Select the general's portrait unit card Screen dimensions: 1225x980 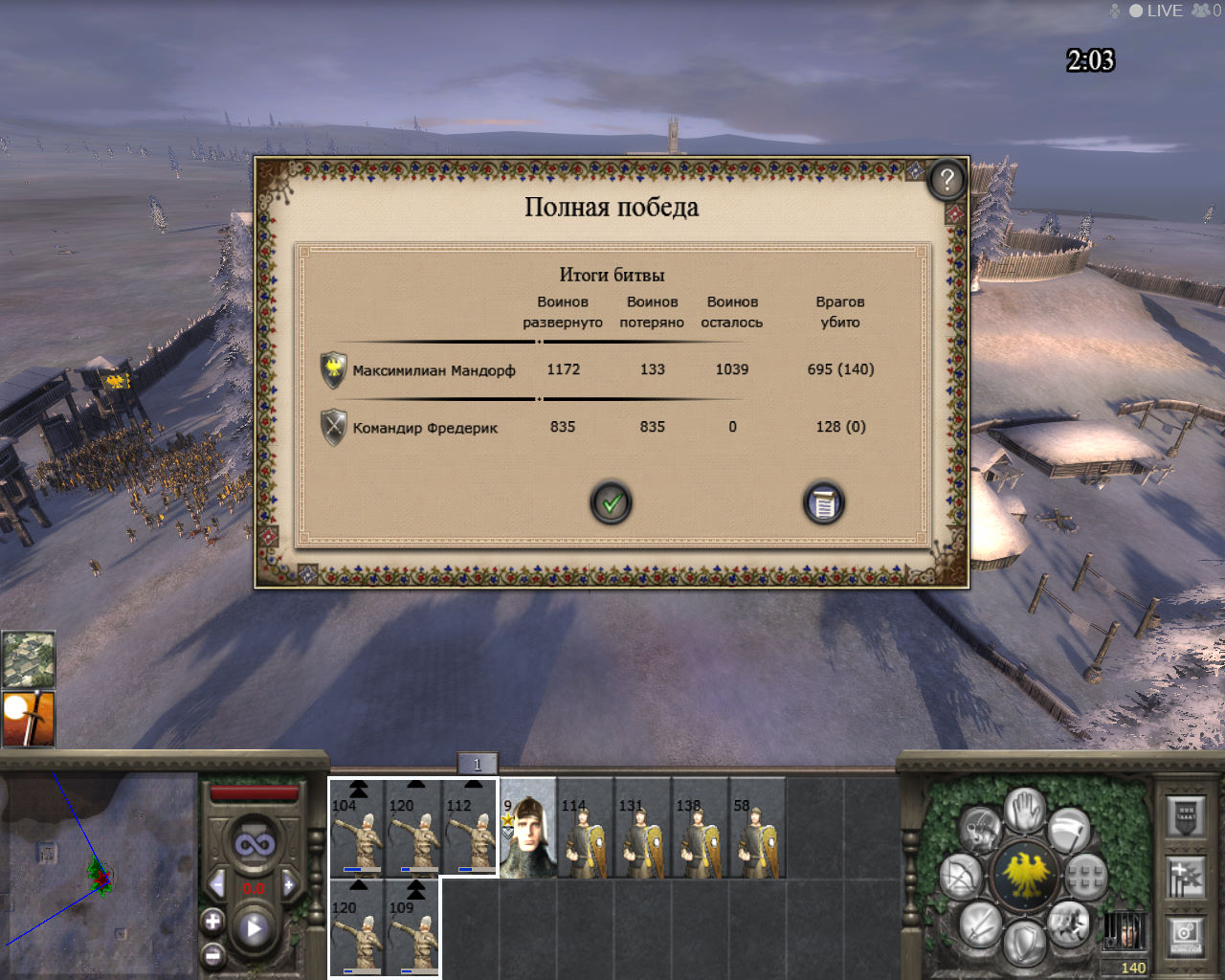(x=528, y=829)
